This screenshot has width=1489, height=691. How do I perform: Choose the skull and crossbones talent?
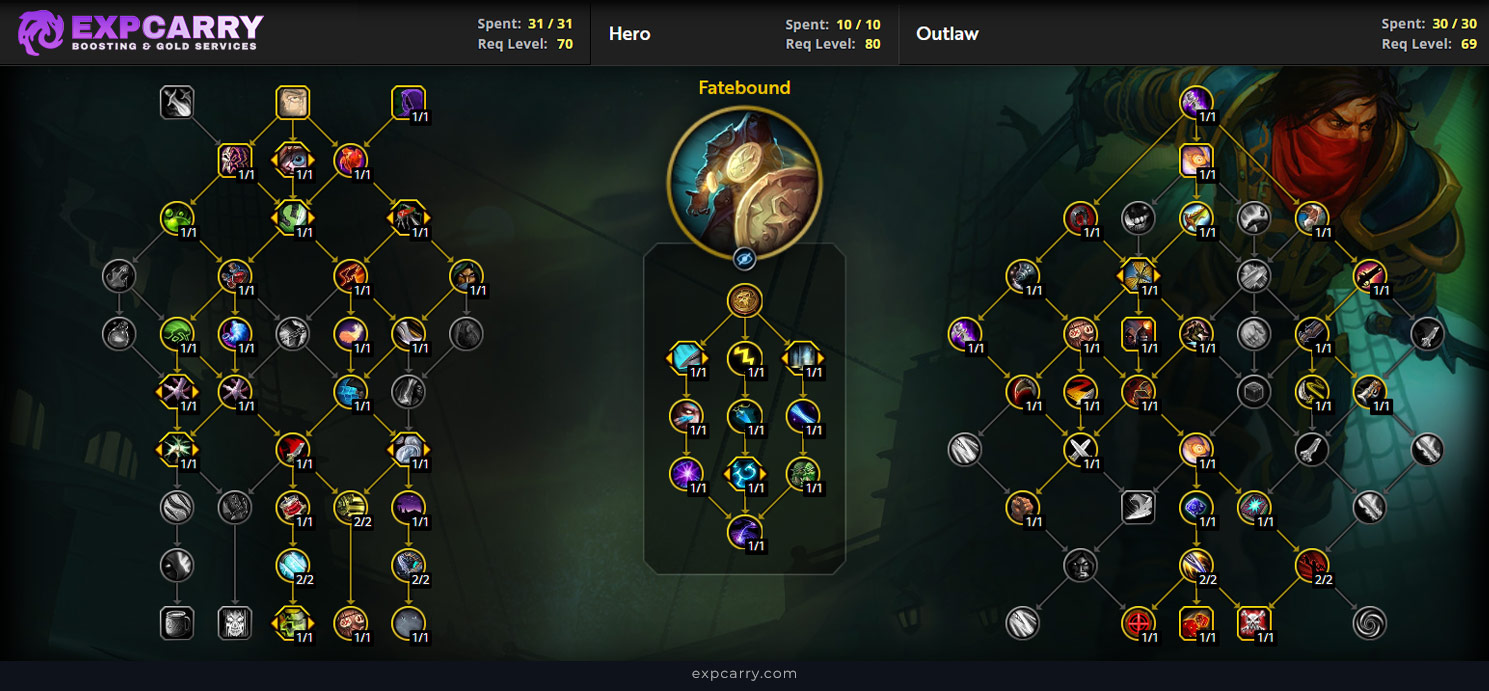[1253, 623]
